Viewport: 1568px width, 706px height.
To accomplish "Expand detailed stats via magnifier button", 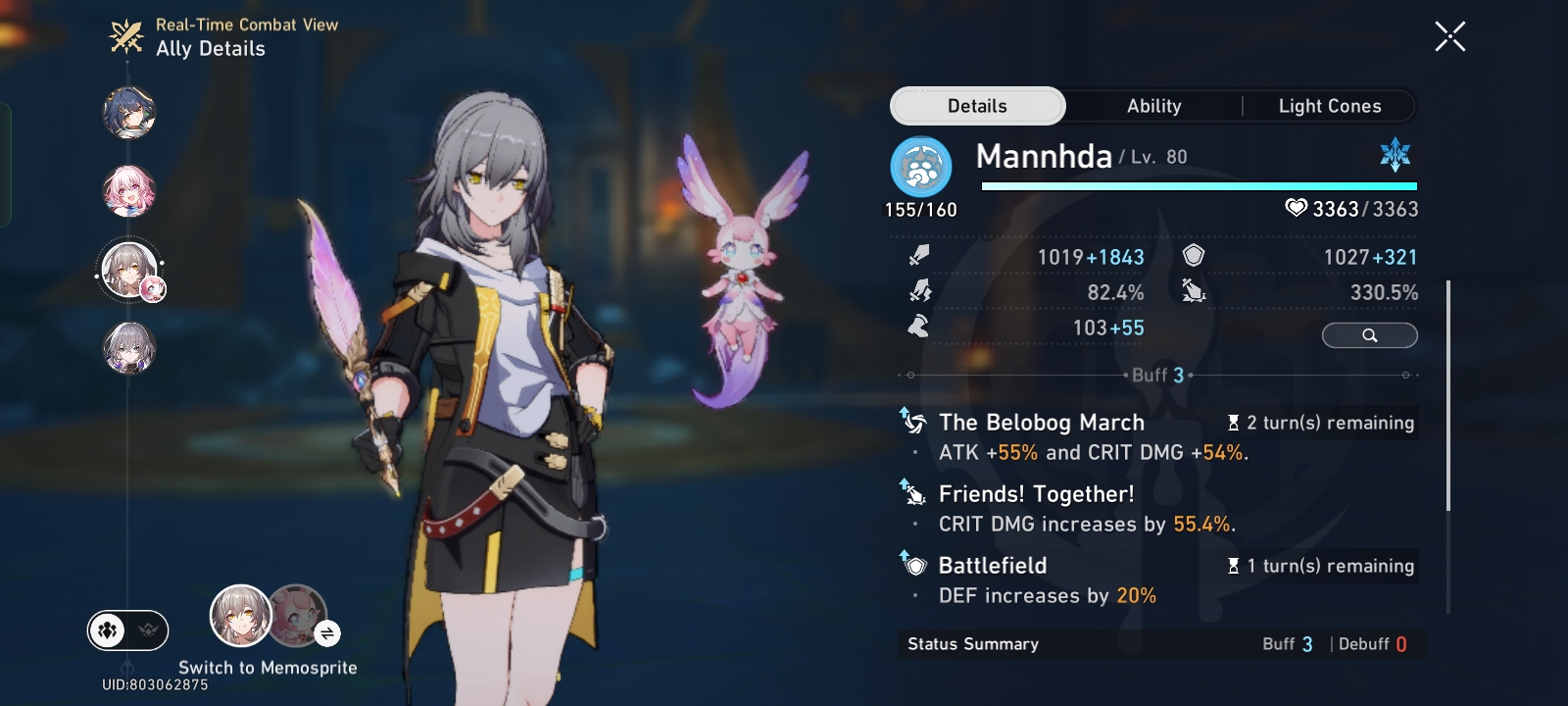I will (1369, 335).
